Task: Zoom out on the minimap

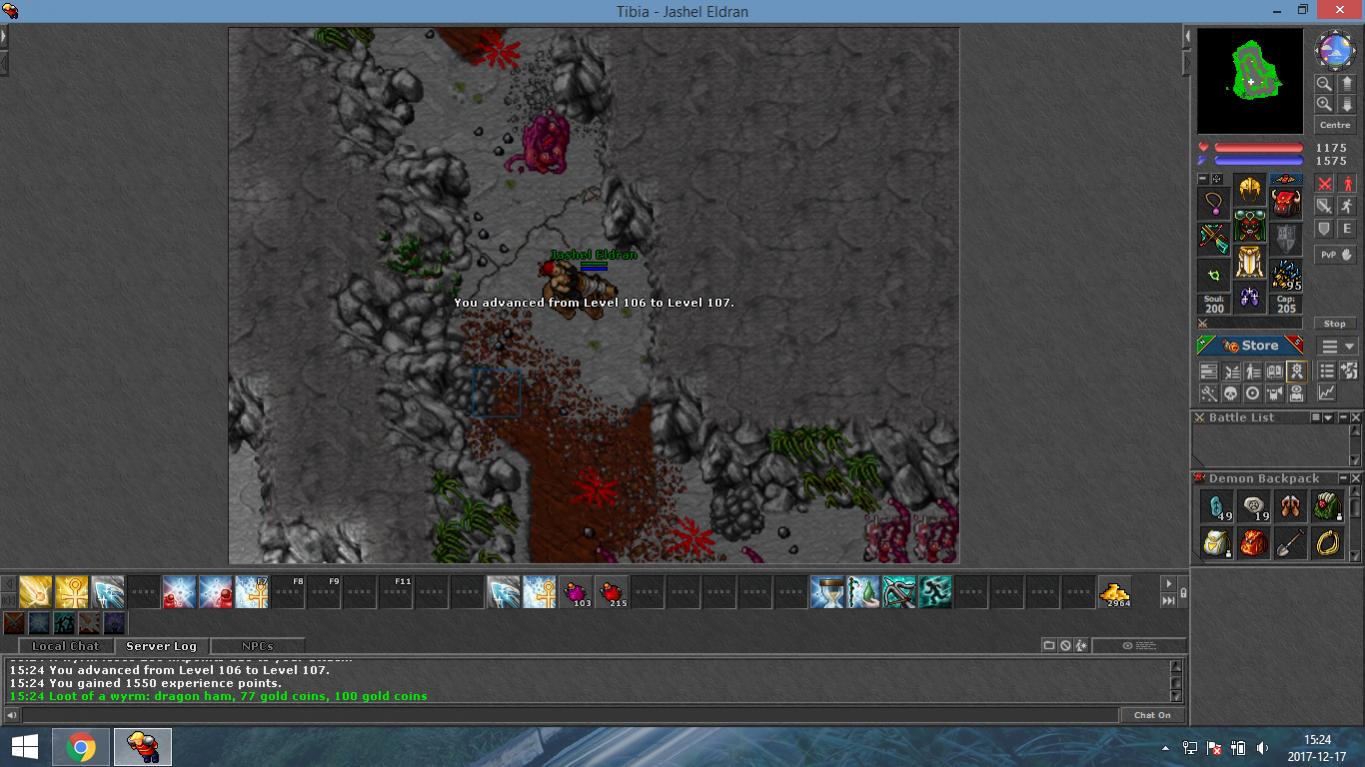Action: tap(1324, 84)
